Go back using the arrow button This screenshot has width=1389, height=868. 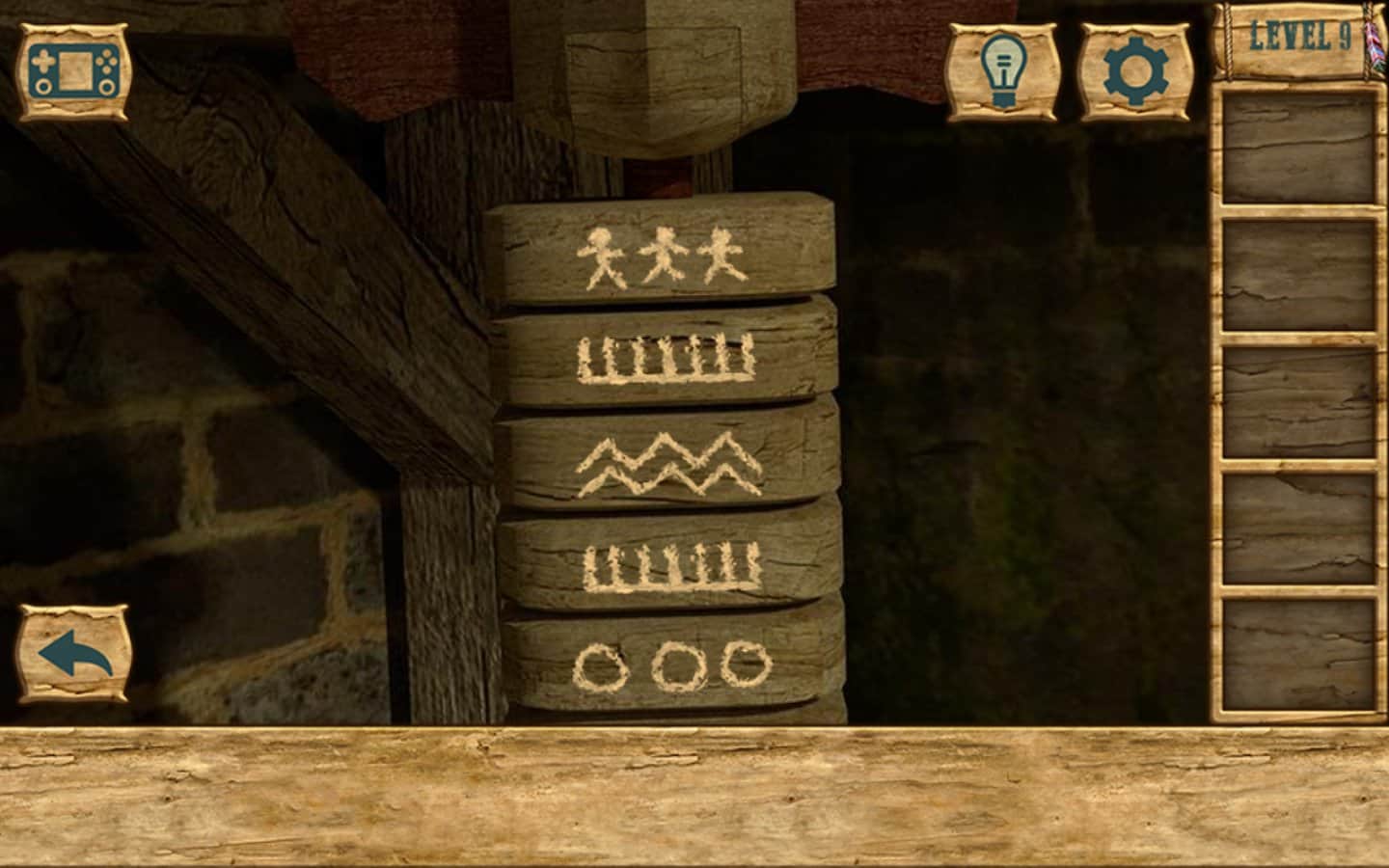pyautogui.click(x=74, y=654)
